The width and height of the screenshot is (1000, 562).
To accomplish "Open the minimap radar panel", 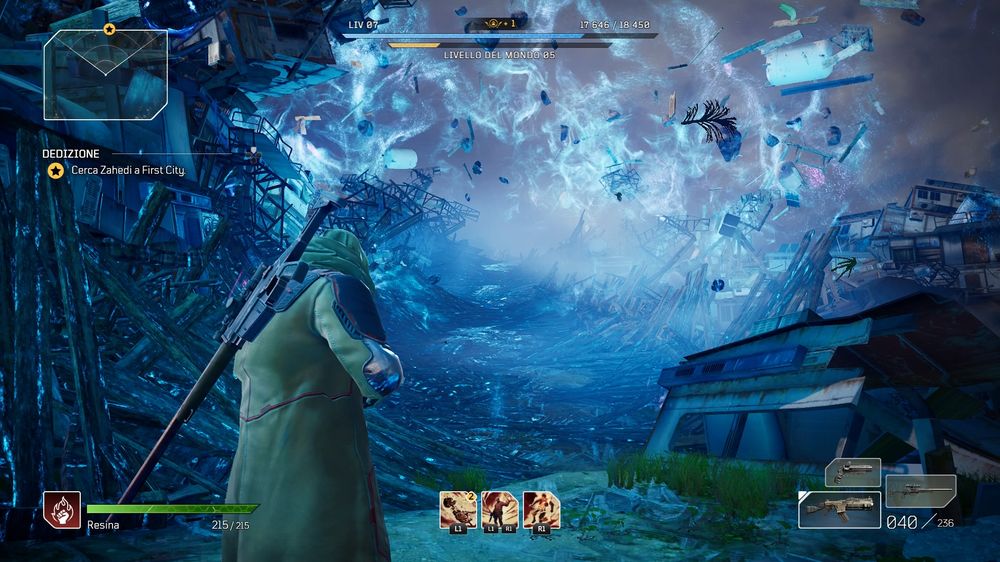I will (x=105, y=74).
